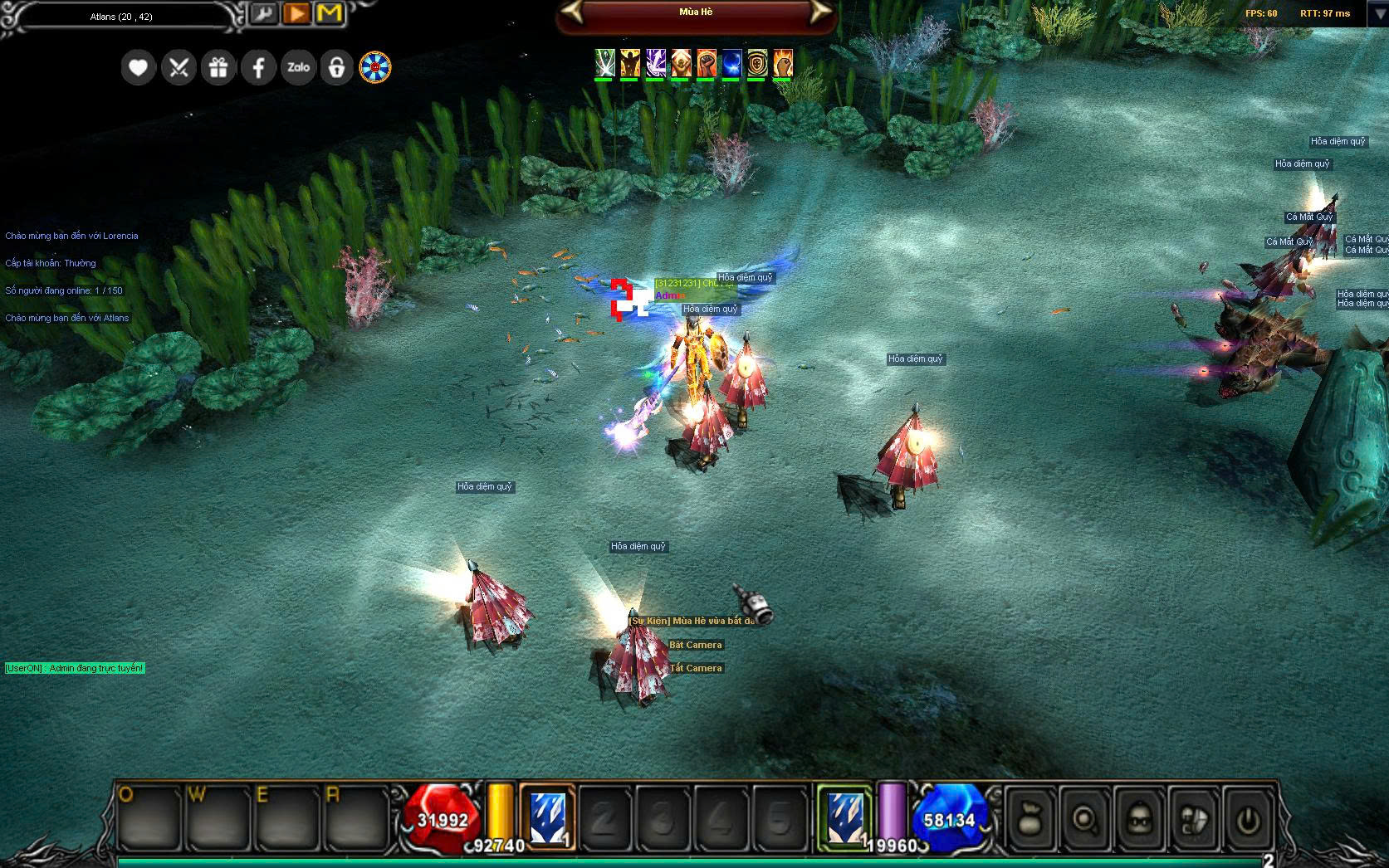Open the gift box rewards icon
This screenshot has width=1389, height=868.
[x=218, y=67]
